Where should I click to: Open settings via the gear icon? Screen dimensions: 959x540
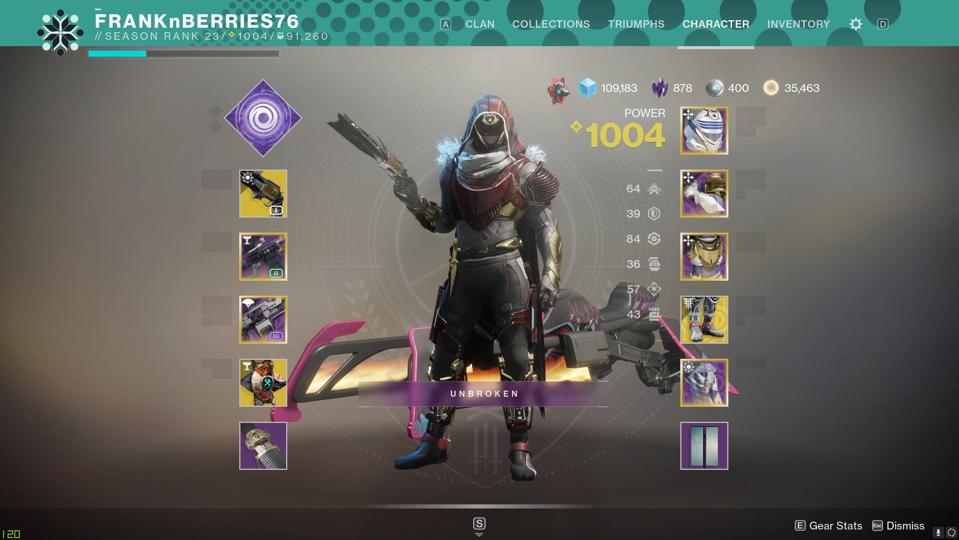click(856, 24)
